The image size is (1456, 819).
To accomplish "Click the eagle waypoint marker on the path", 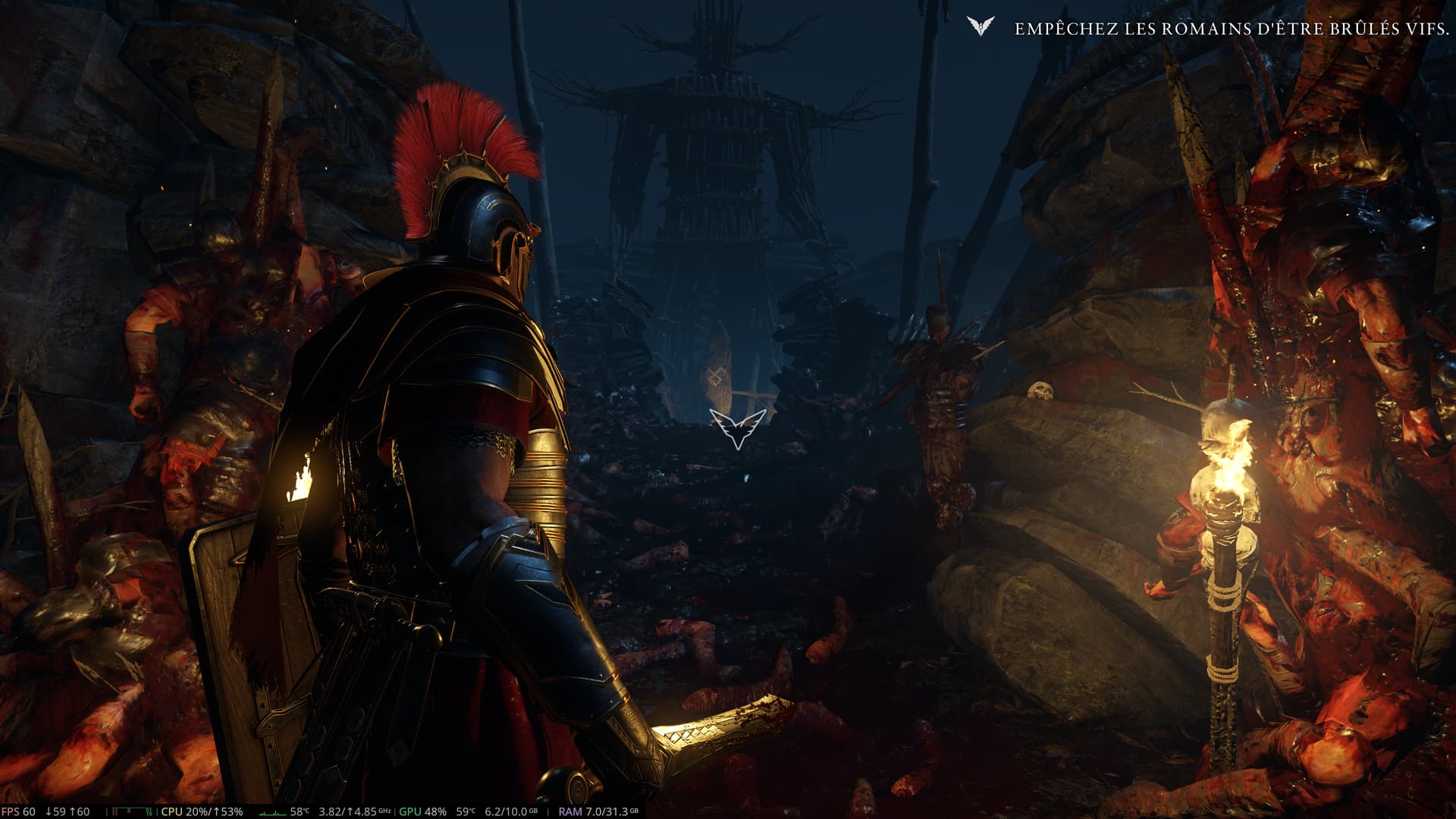I will point(737,428).
